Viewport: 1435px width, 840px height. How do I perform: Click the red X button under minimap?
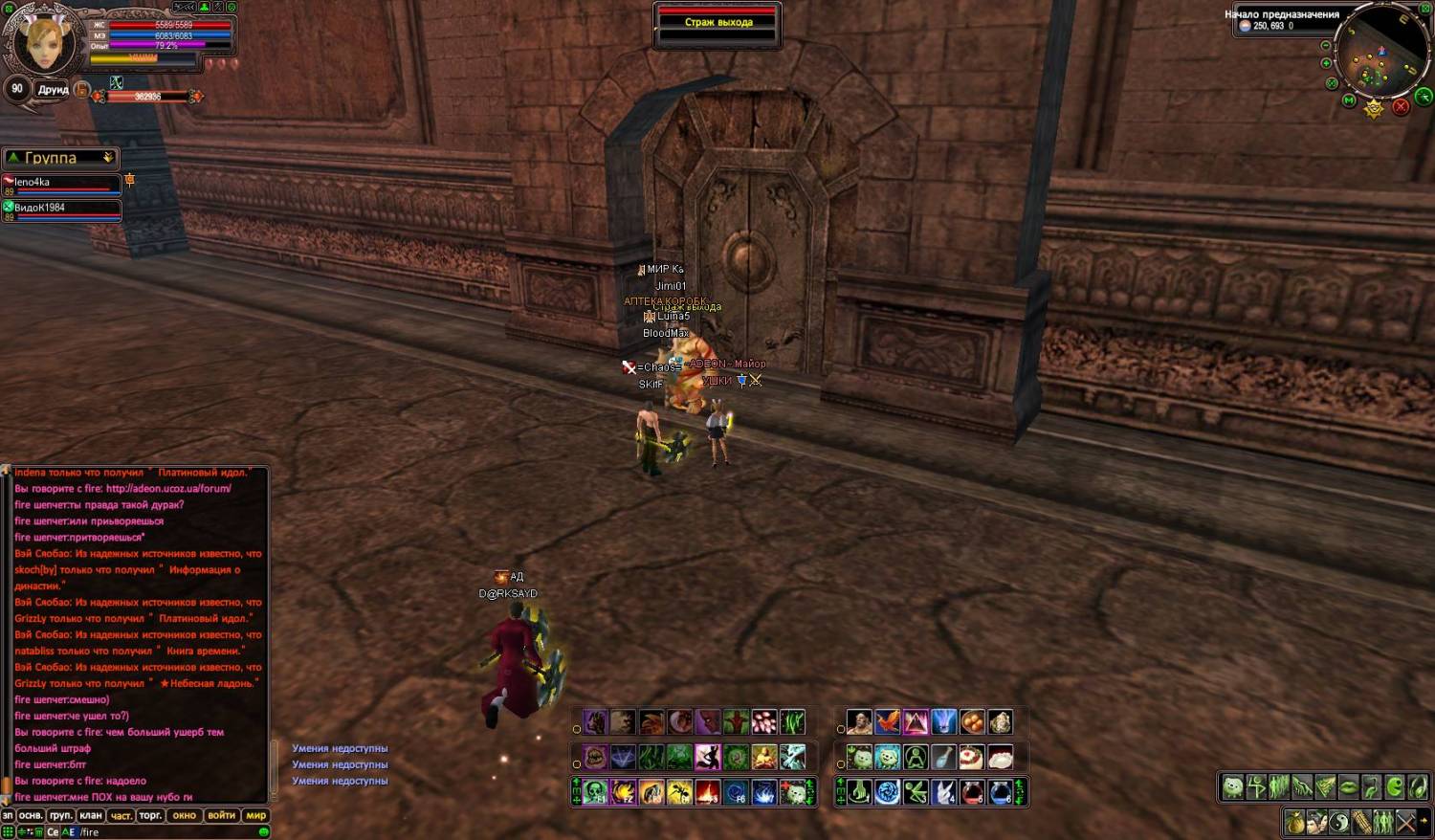click(1401, 107)
